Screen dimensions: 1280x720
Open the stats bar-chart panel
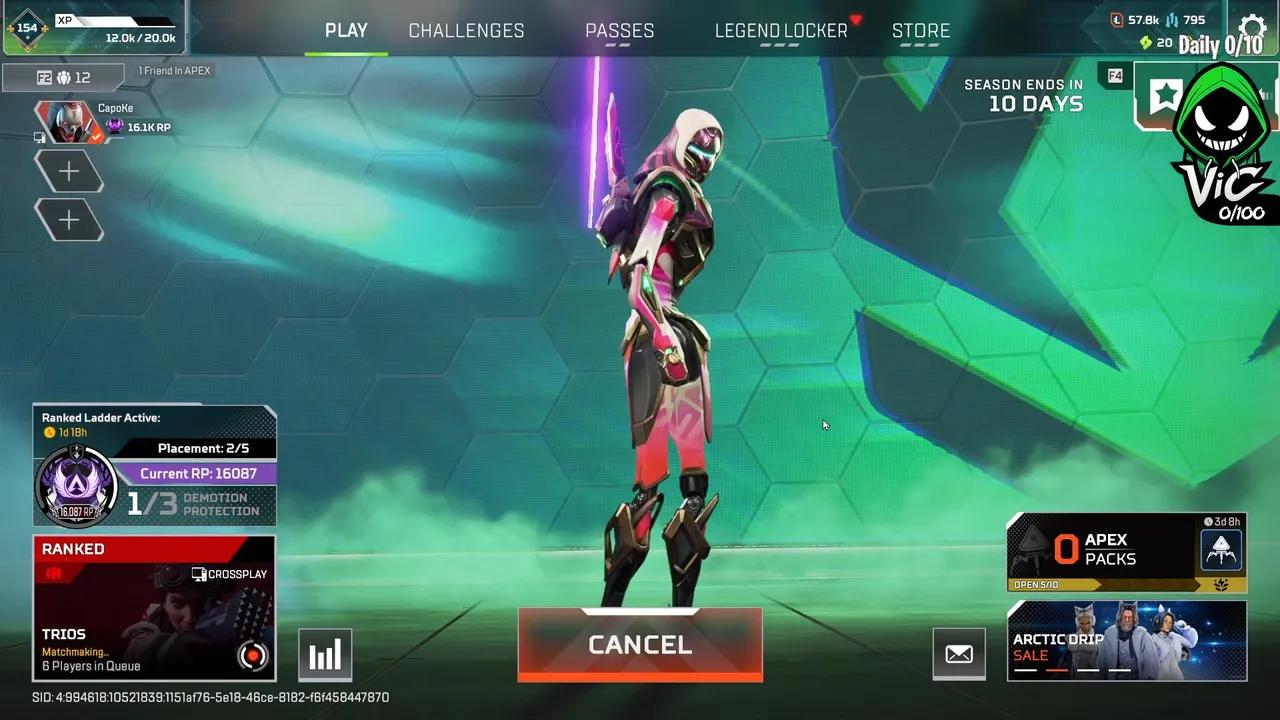point(324,654)
